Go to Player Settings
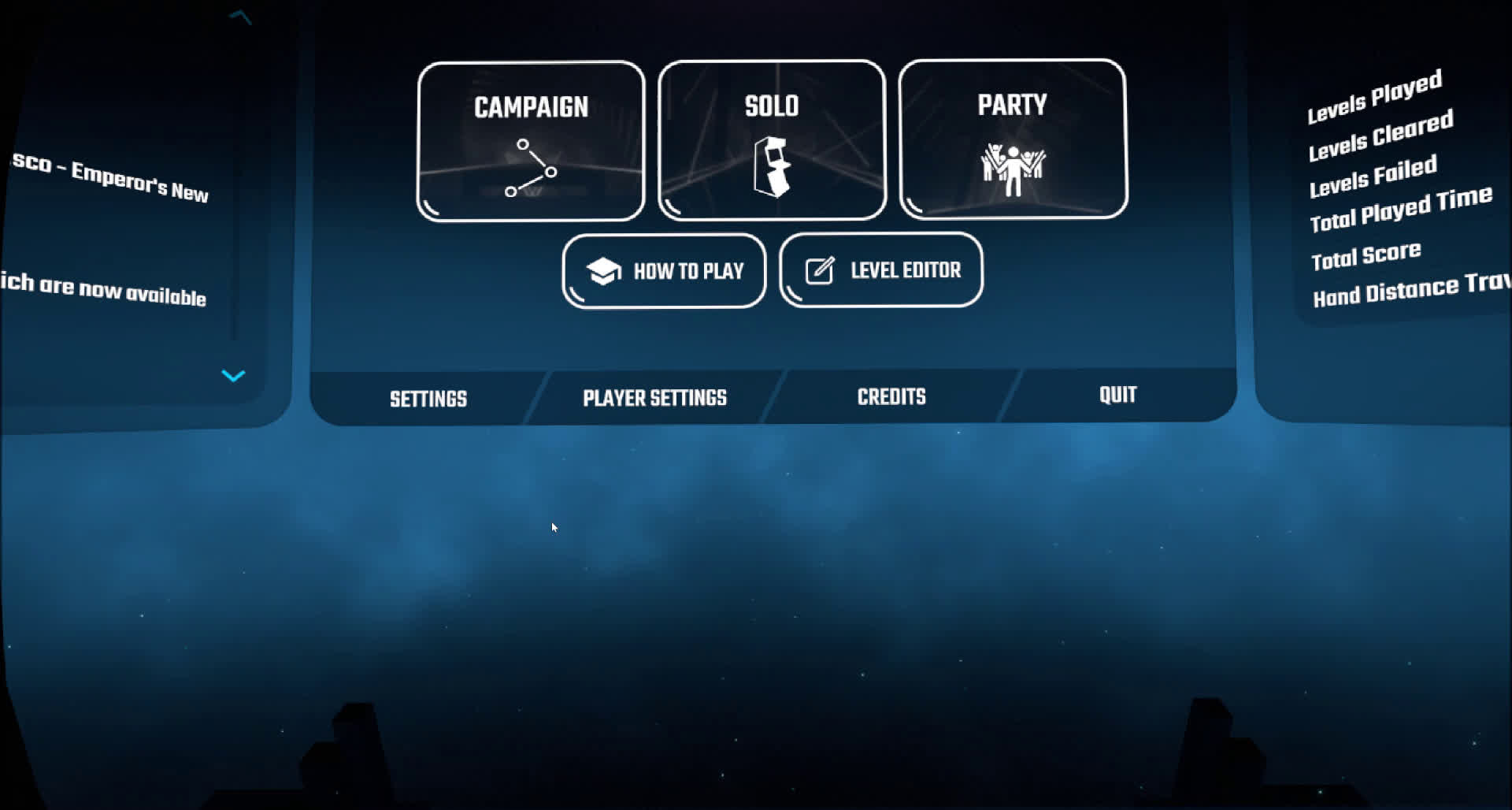This screenshot has height=810, width=1512. (x=654, y=398)
